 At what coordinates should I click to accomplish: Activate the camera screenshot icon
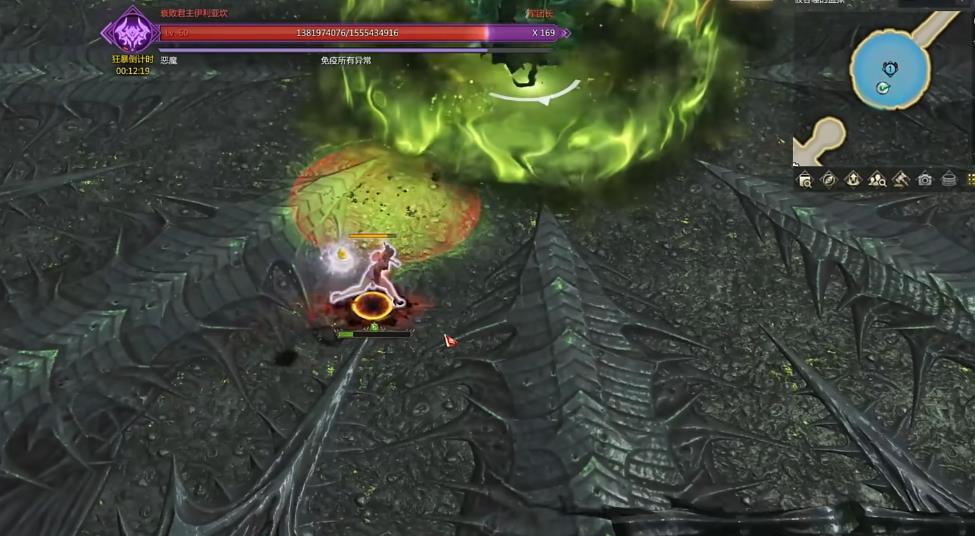tap(925, 180)
